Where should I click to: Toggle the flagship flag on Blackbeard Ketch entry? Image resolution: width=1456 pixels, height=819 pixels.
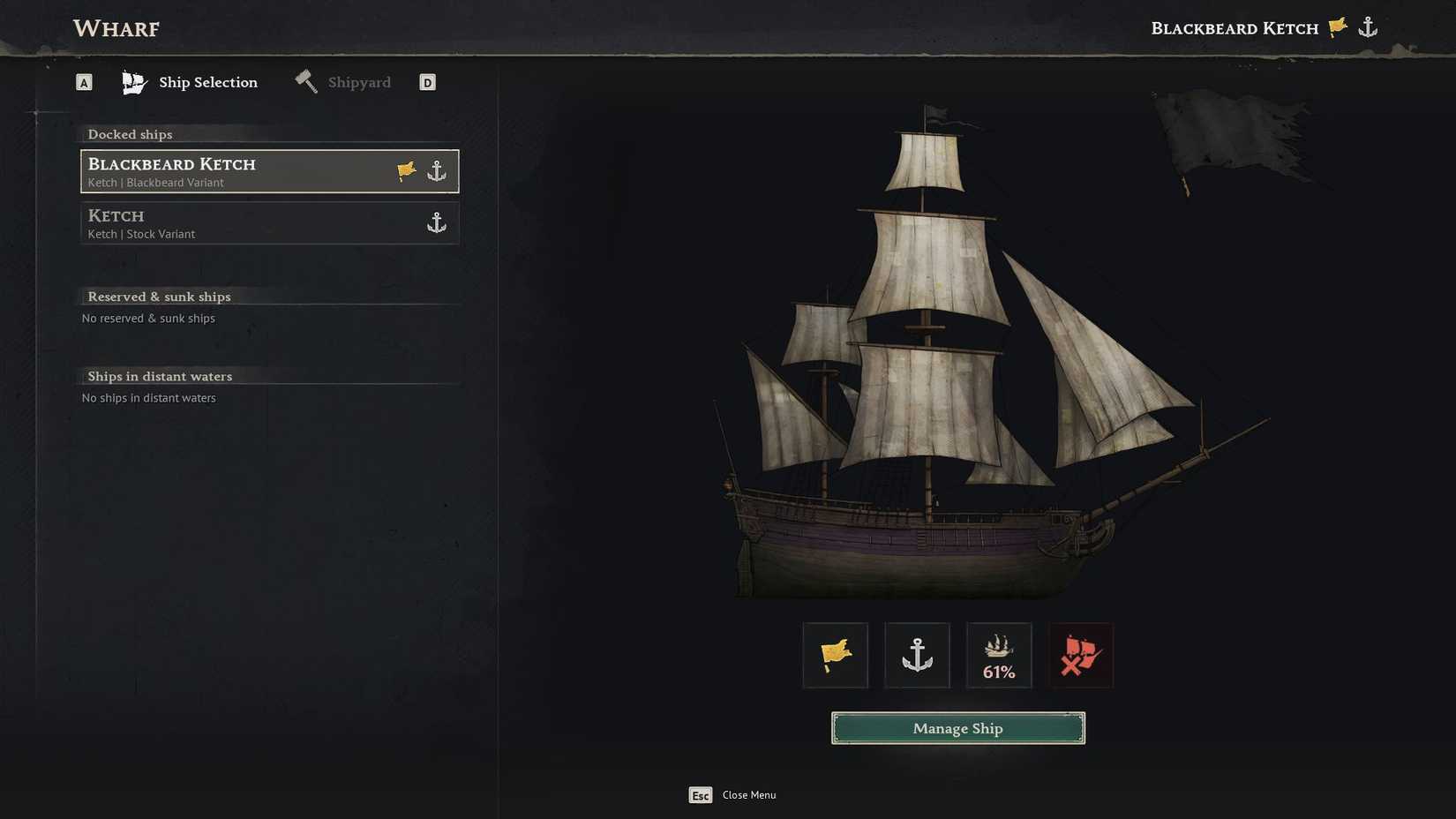pyautogui.click(x=405, y=170)
